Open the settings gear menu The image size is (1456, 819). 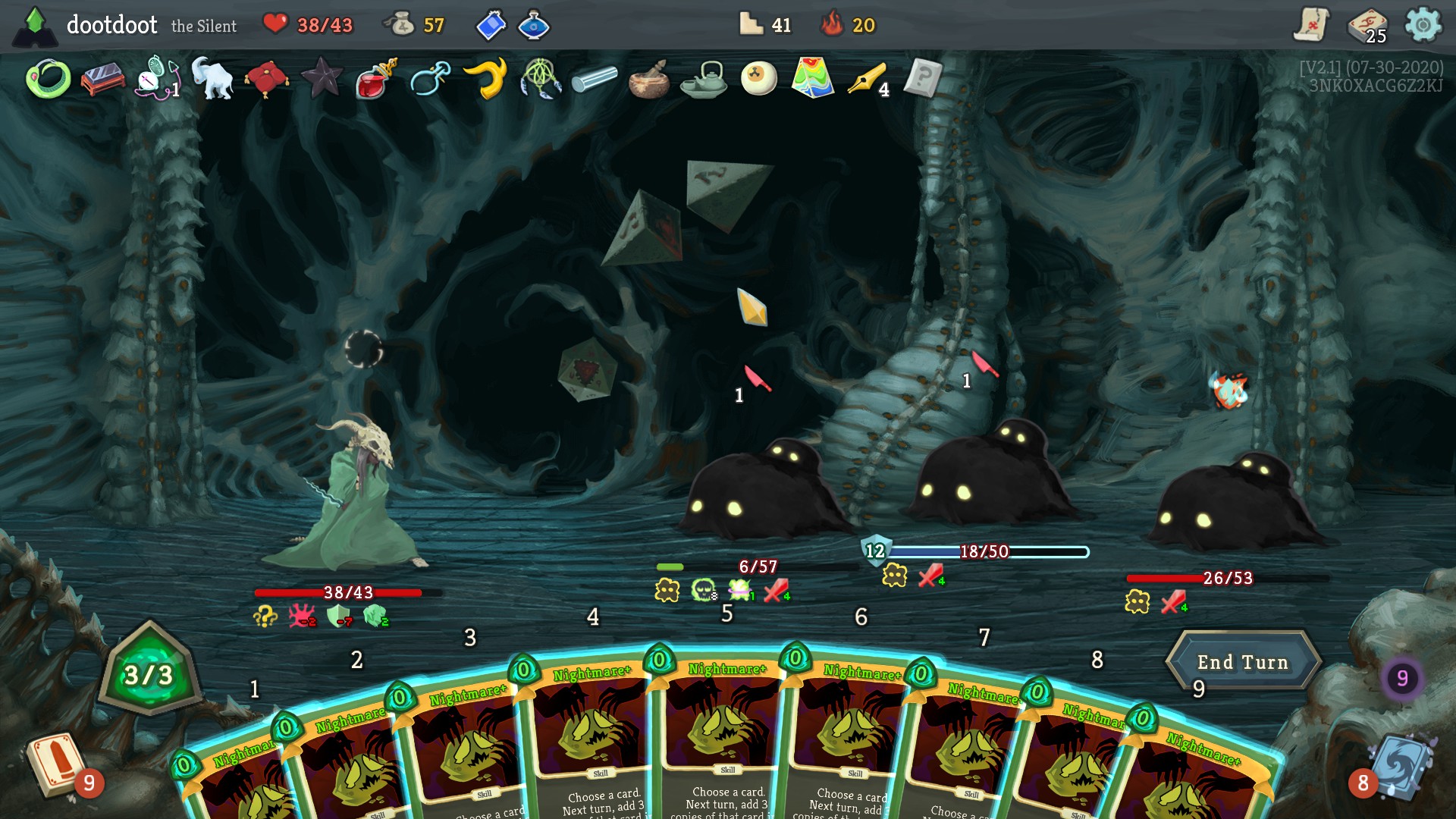1423,25
